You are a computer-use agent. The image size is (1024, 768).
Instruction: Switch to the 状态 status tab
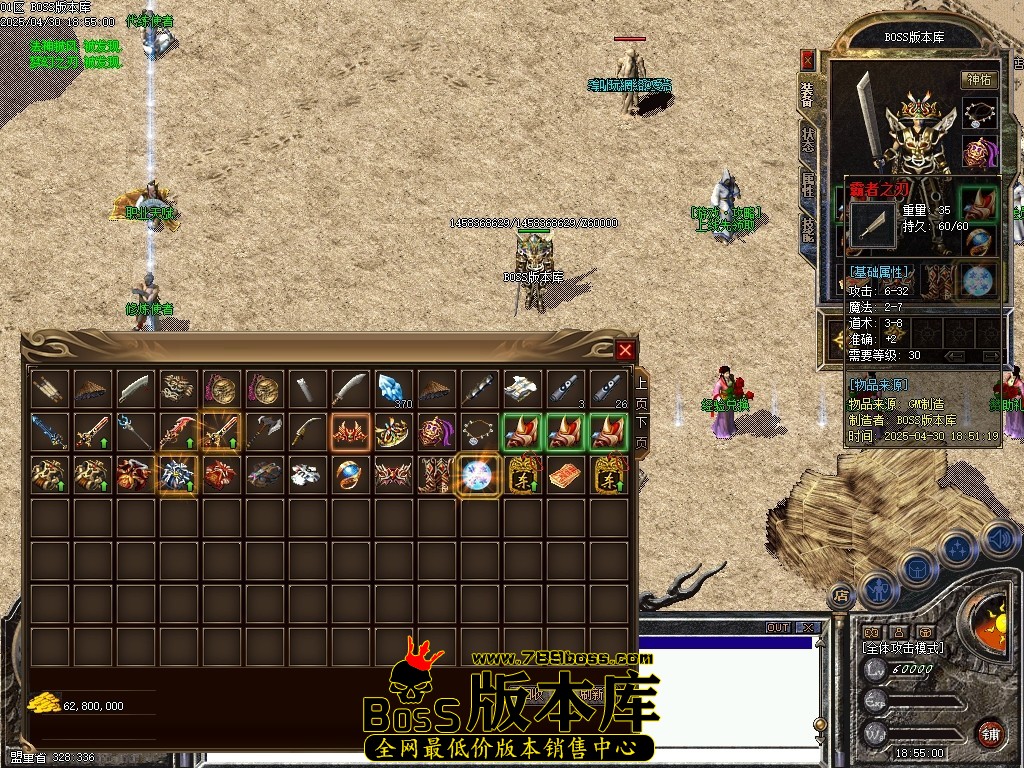808,140
